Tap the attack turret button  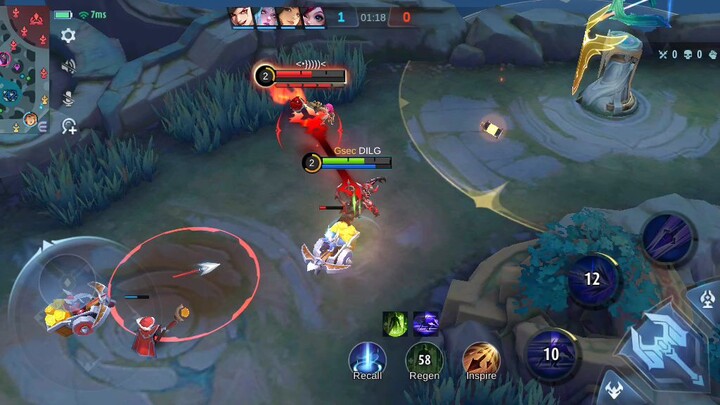click(x=707, y=297)
